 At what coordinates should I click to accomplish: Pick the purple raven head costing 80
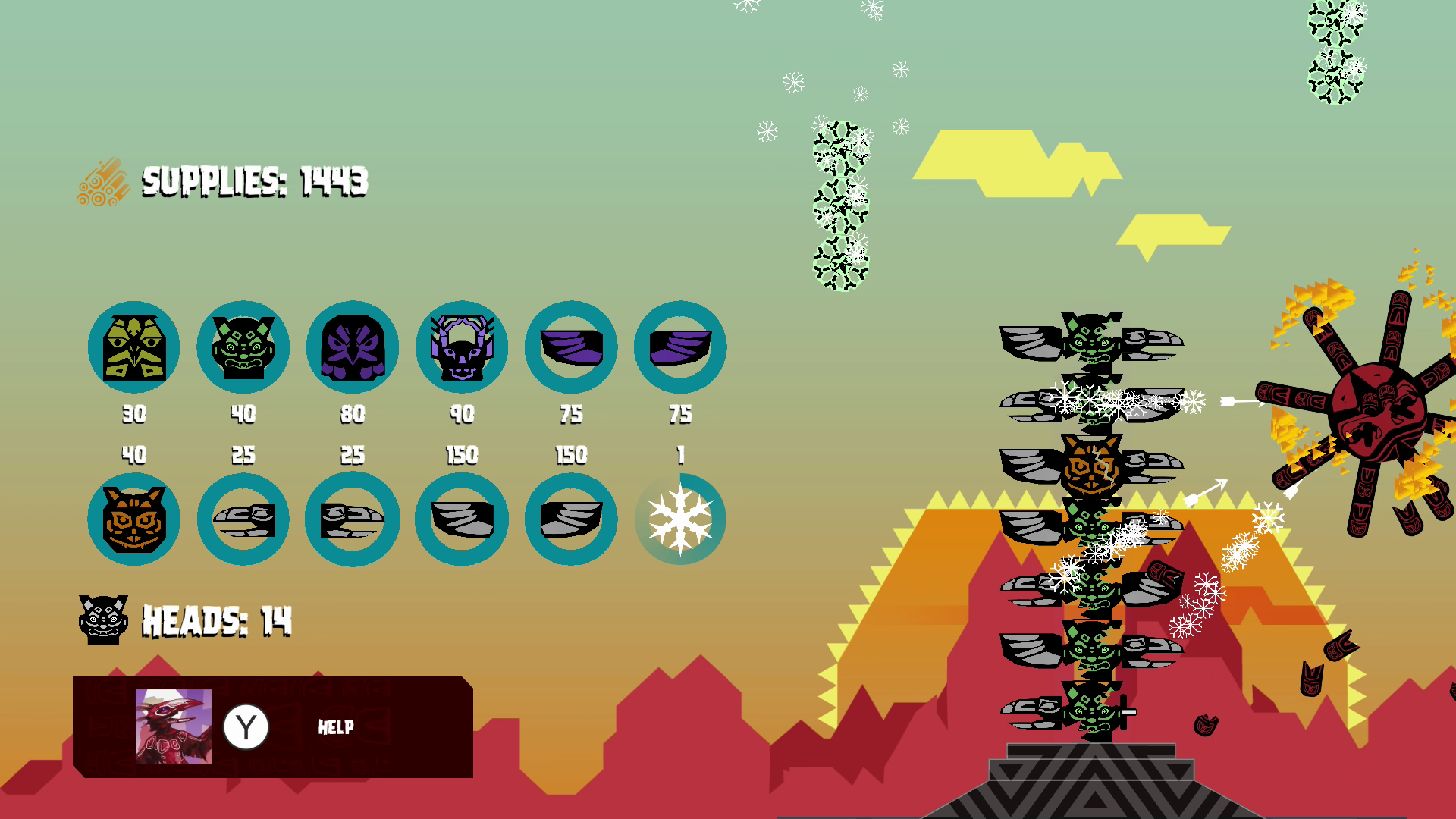[353, 347]
